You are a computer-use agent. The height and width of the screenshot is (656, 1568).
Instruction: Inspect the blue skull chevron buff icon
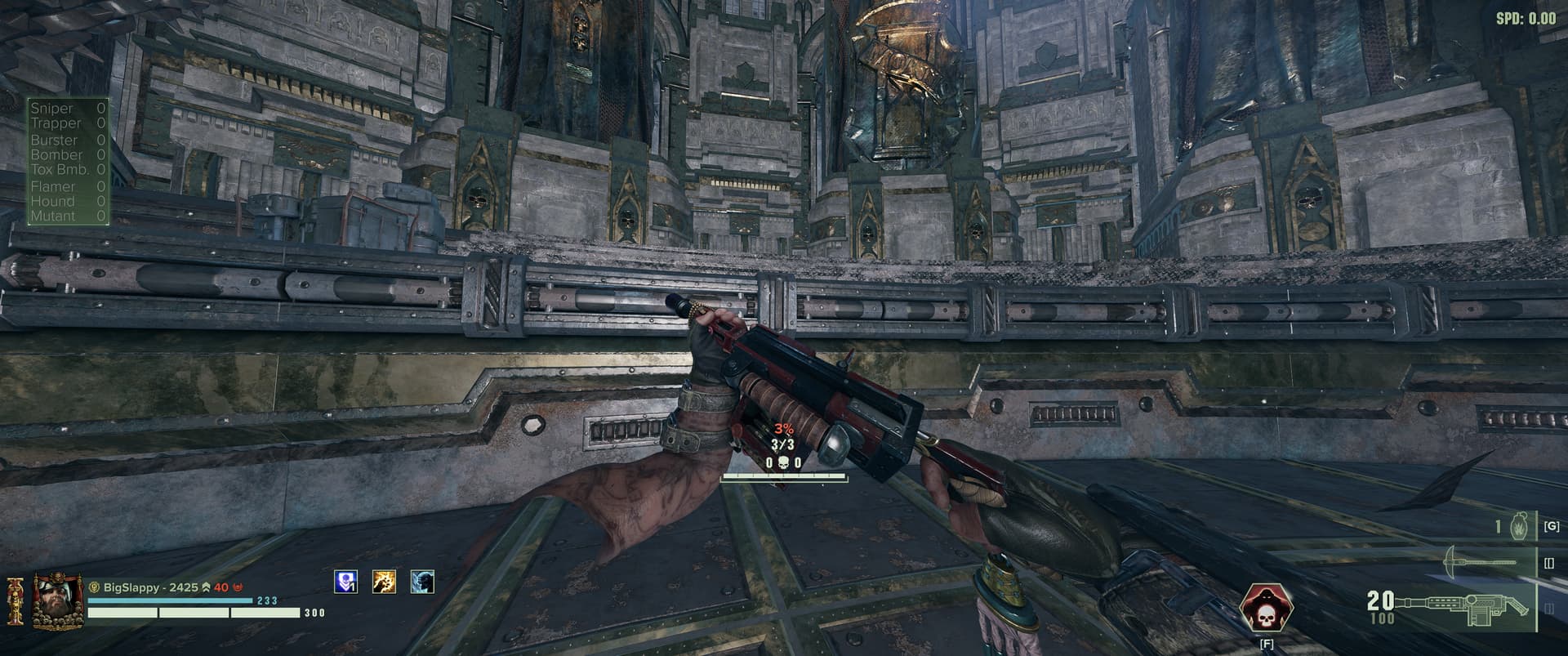tap(346, 582)
